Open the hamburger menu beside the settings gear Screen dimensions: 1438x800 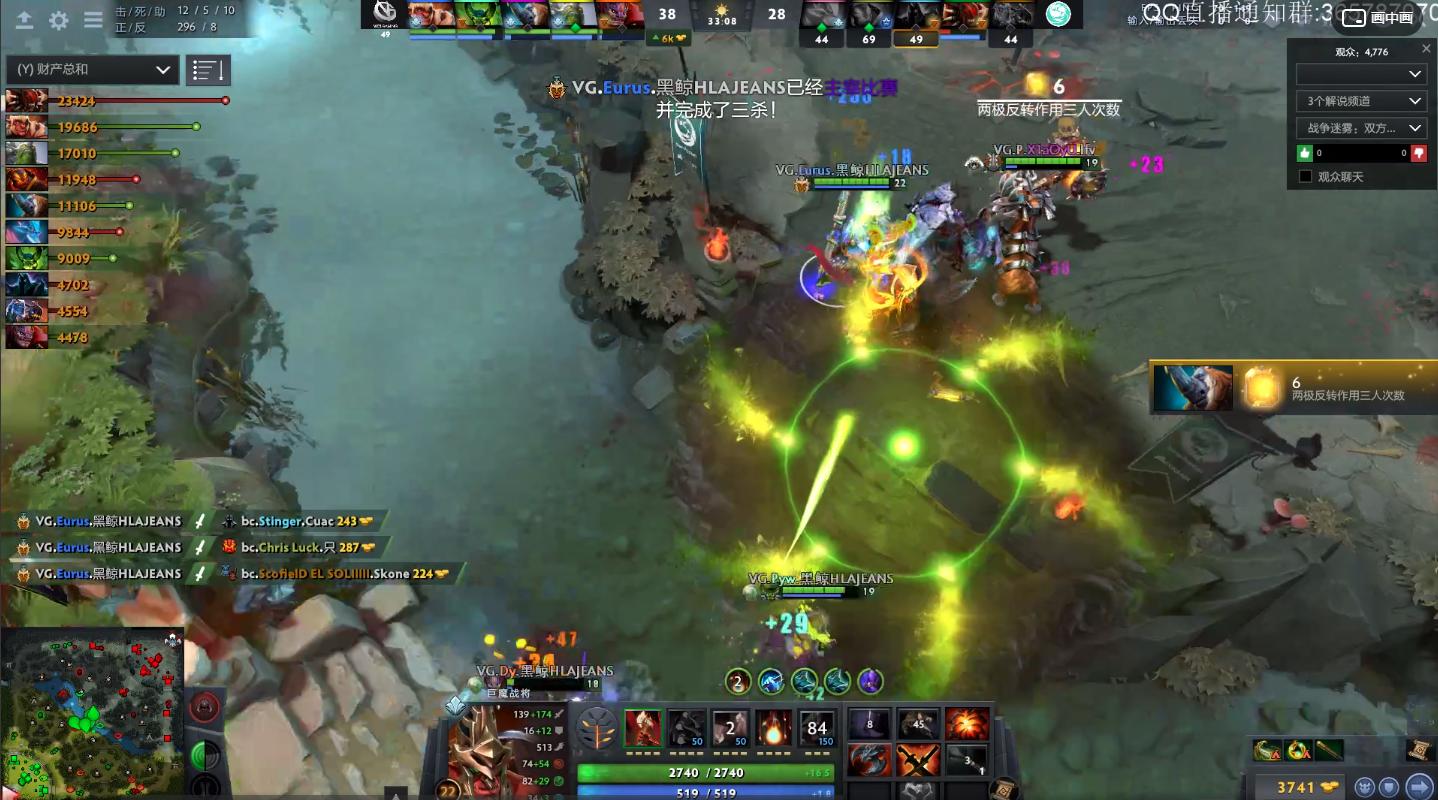tap(92, 19)
